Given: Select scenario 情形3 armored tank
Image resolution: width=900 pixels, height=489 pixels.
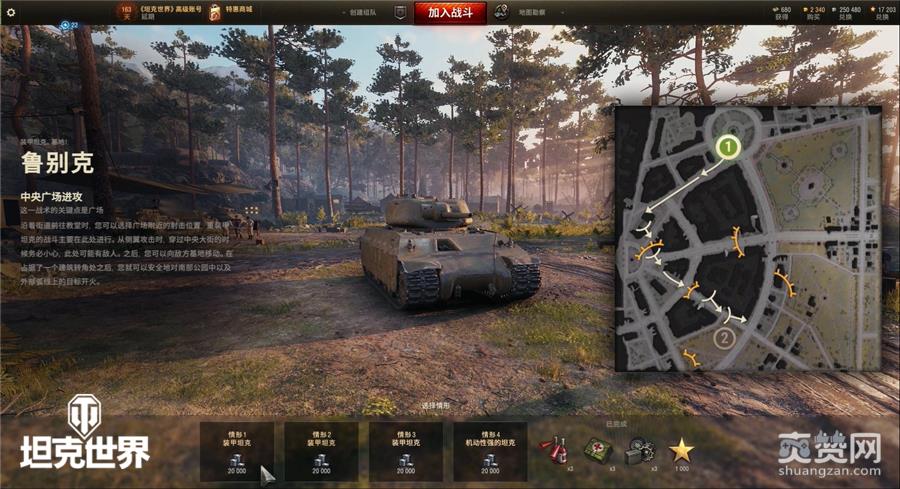Looking at the screenshot, I should (407, 450).
